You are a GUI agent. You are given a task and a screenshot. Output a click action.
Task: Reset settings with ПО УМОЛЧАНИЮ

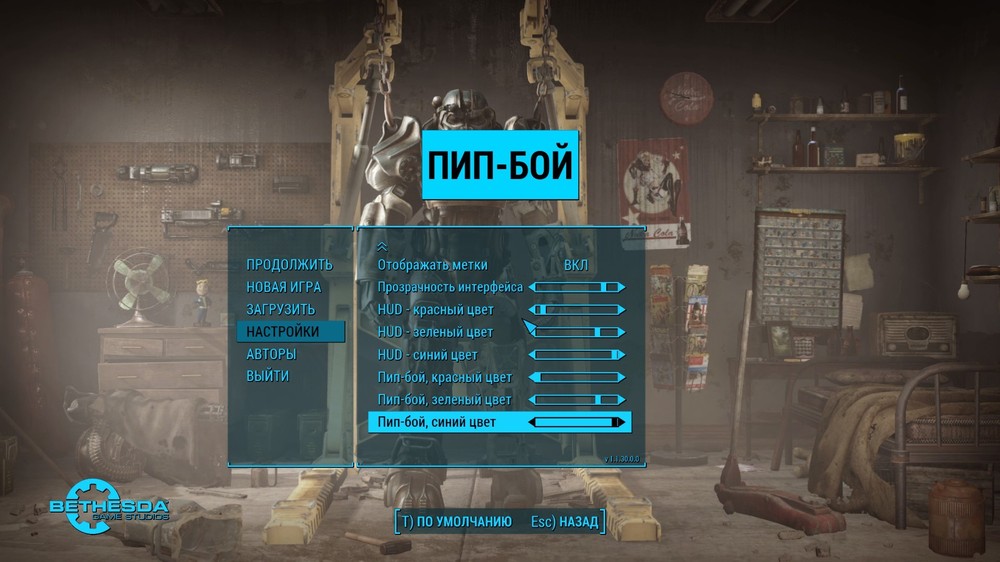point(454,521)
